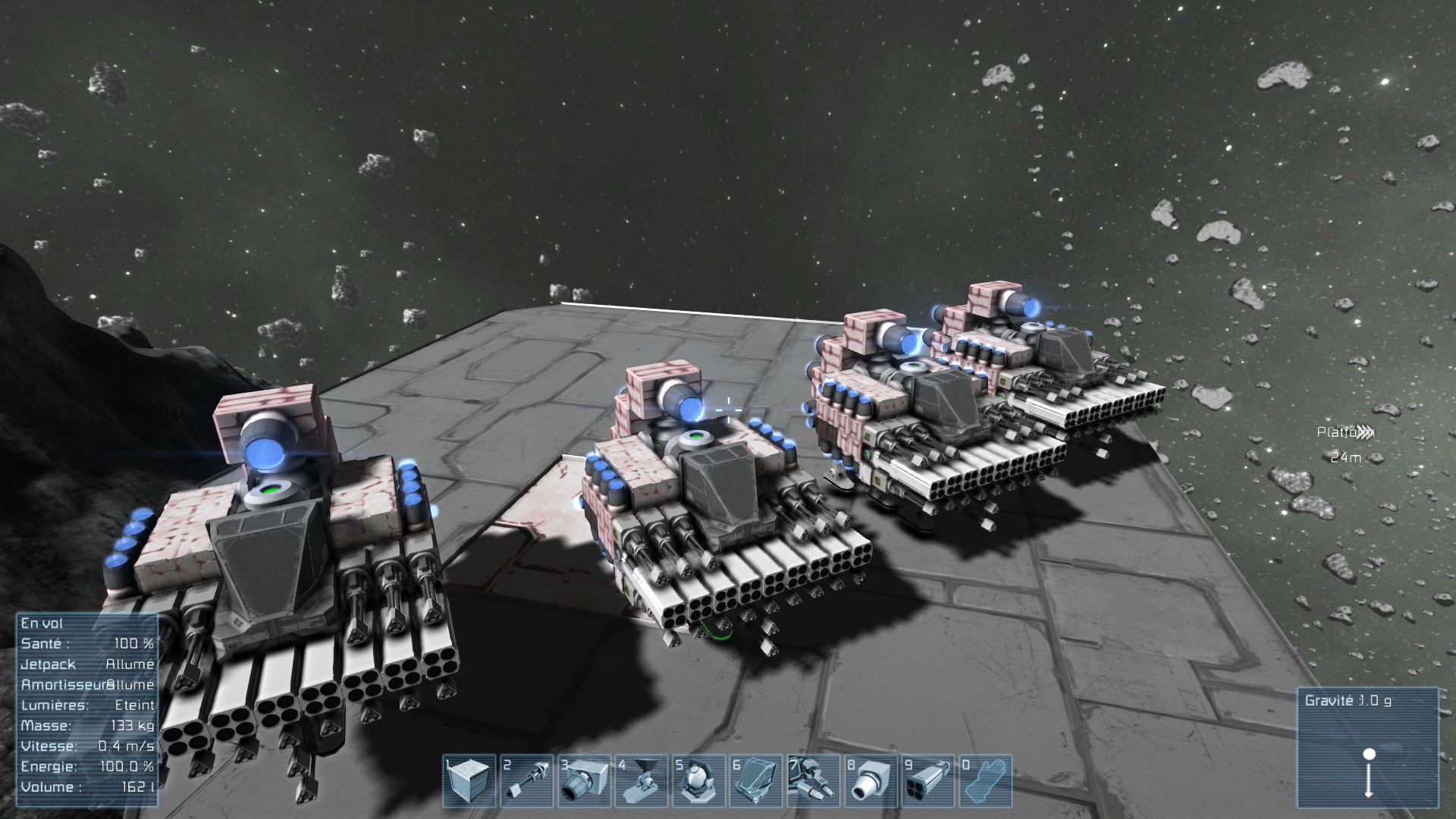This screenshot has width=1456, height=819.
Task: Choose the gatling gun in slot 2
Action: click(x=526, y=780)
